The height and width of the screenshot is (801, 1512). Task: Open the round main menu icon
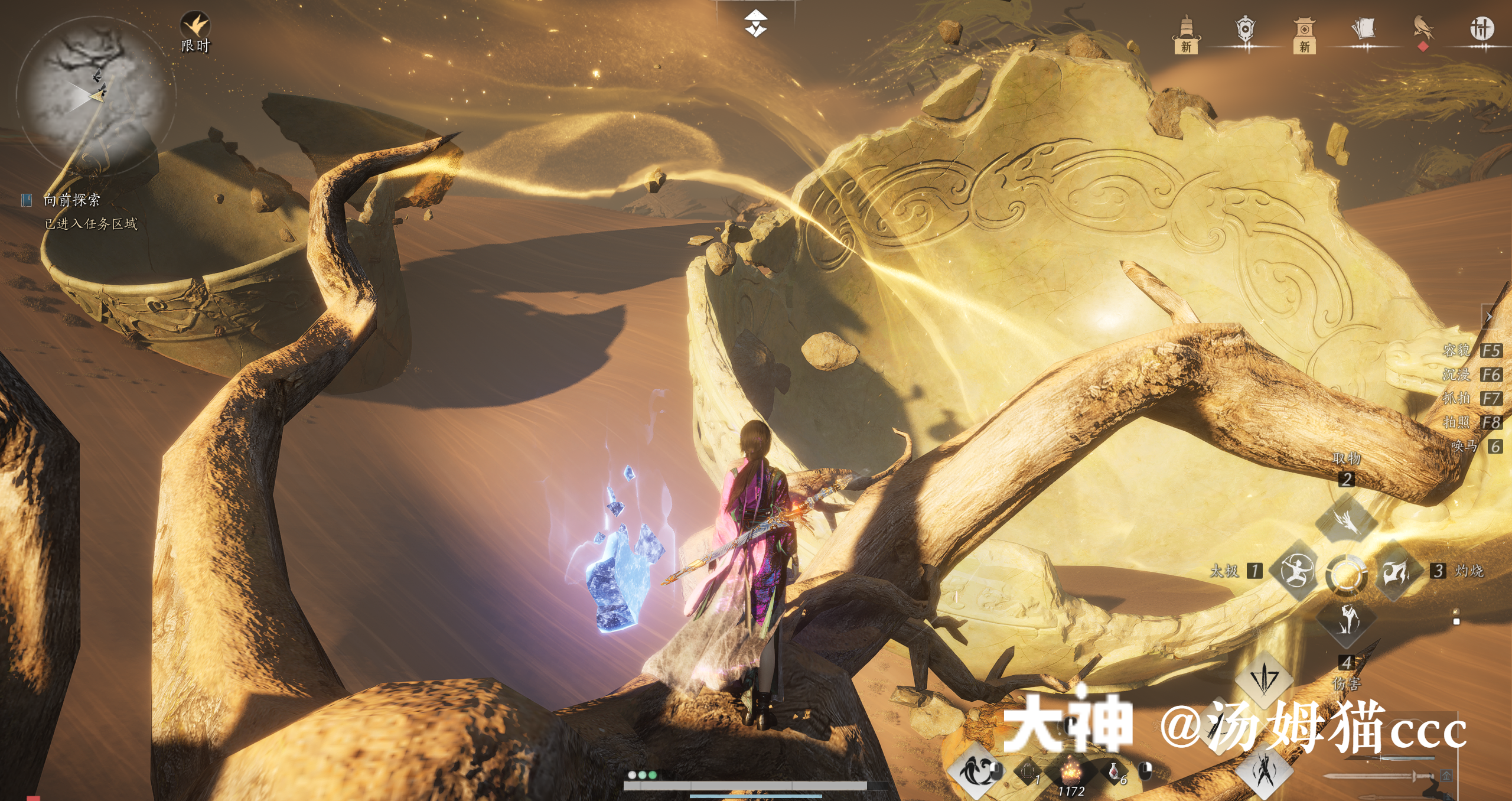[1481, 28]
